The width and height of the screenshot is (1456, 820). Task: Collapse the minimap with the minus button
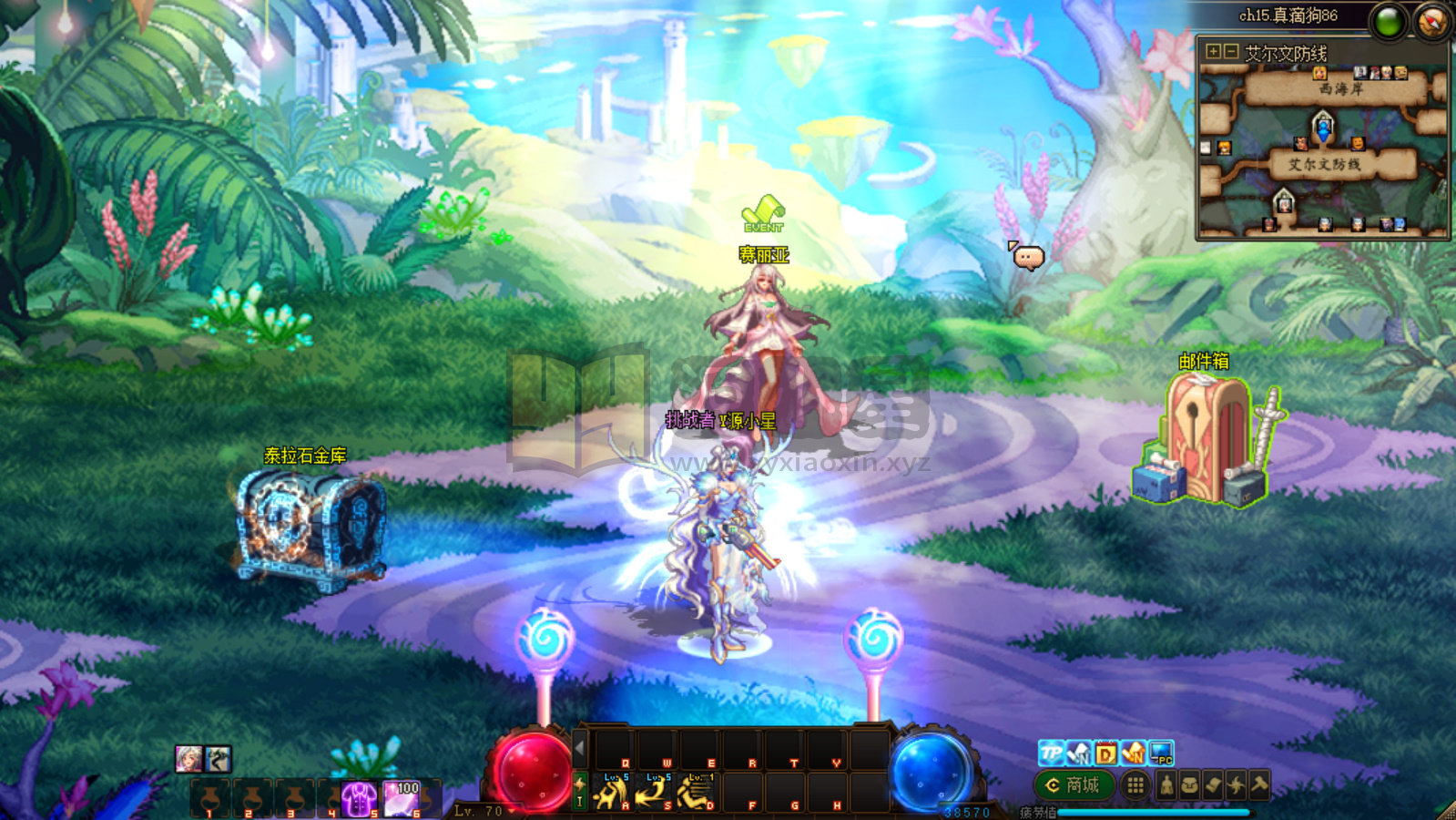tap(1229, 52)
